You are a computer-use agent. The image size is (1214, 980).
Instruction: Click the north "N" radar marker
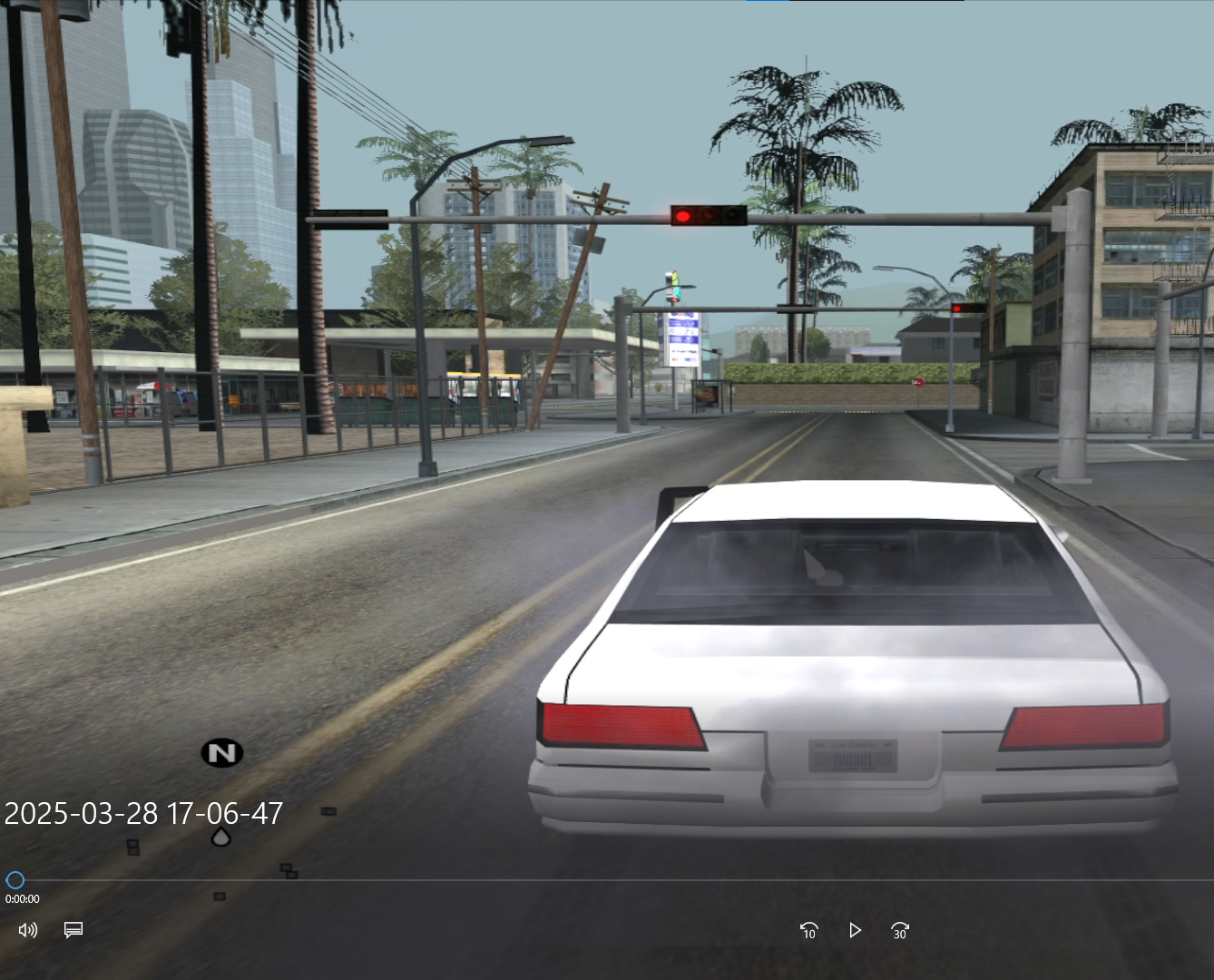click(x=221, y=752)
